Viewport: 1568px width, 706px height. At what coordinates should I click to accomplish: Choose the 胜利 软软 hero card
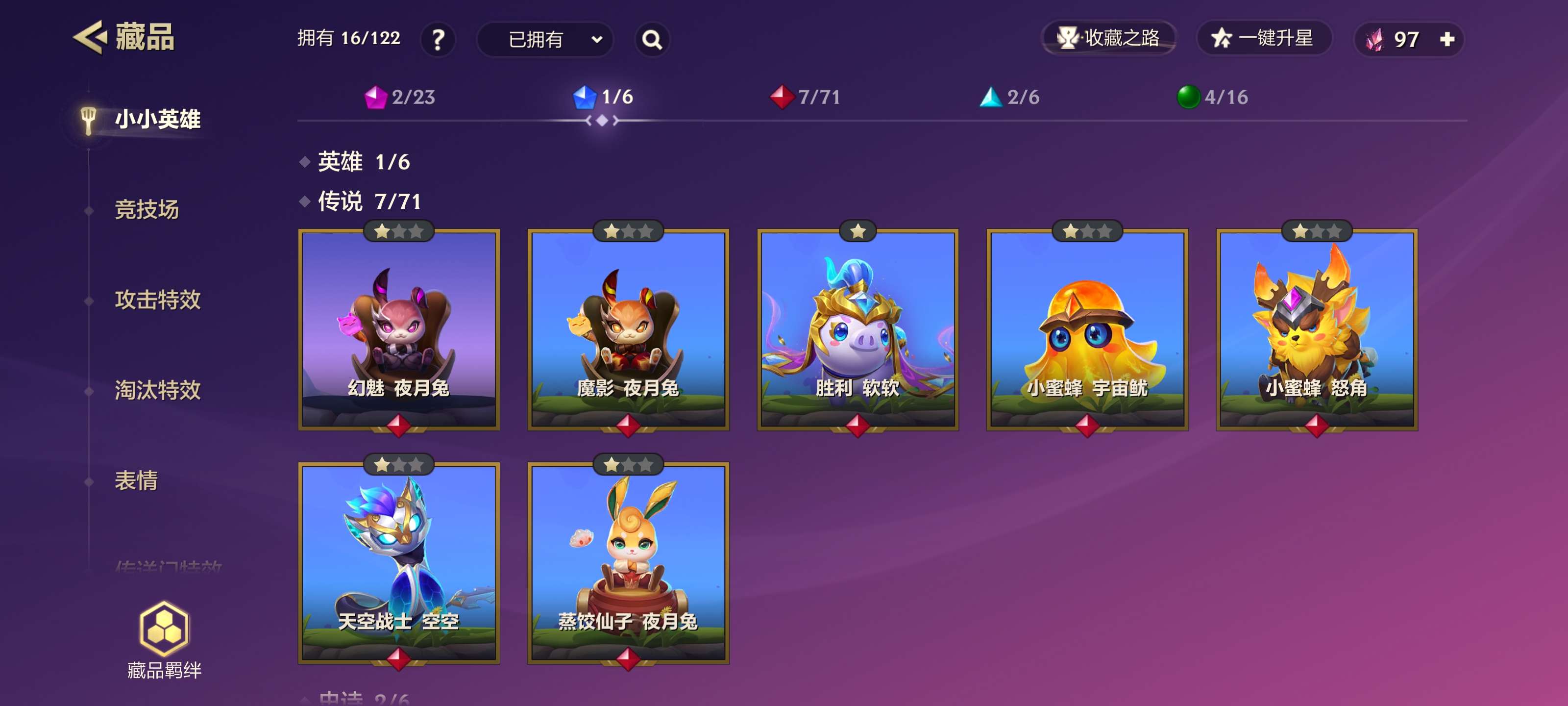857,329
